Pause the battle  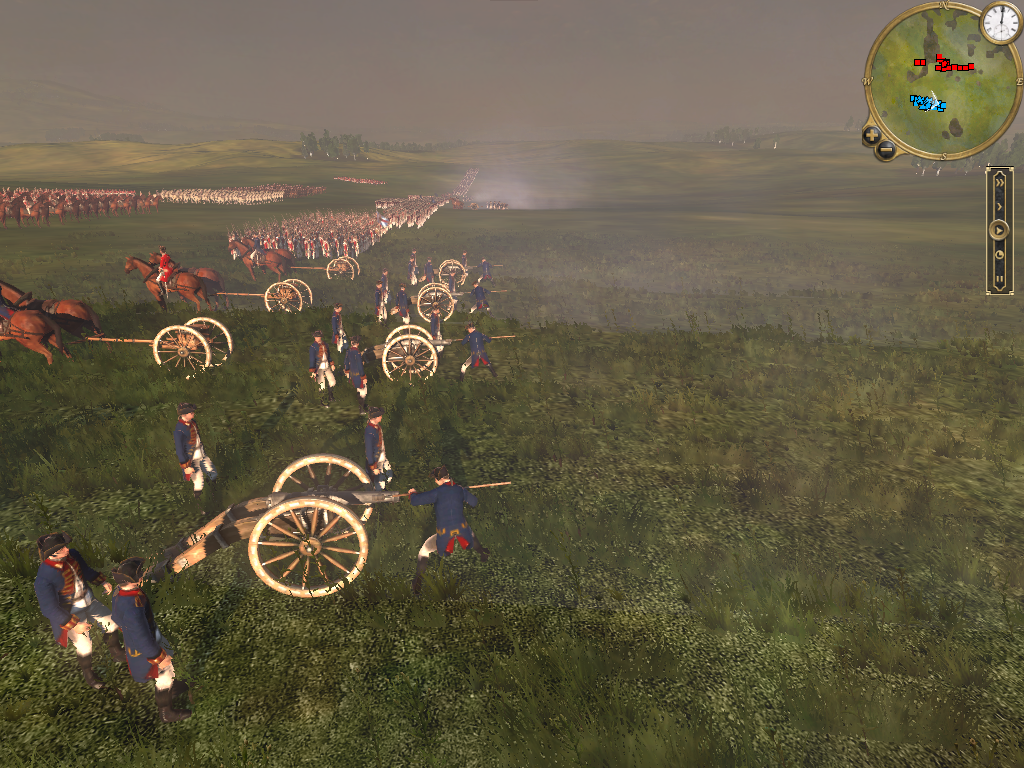pyautogui.click(x=999, y=278)
